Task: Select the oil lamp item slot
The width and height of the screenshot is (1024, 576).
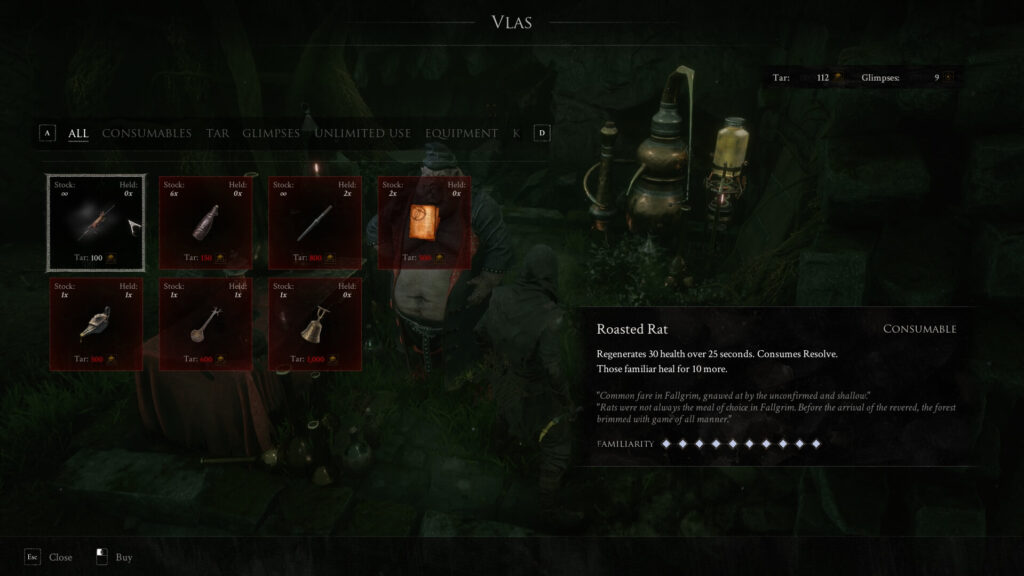Action: click(x=96, y=324)
